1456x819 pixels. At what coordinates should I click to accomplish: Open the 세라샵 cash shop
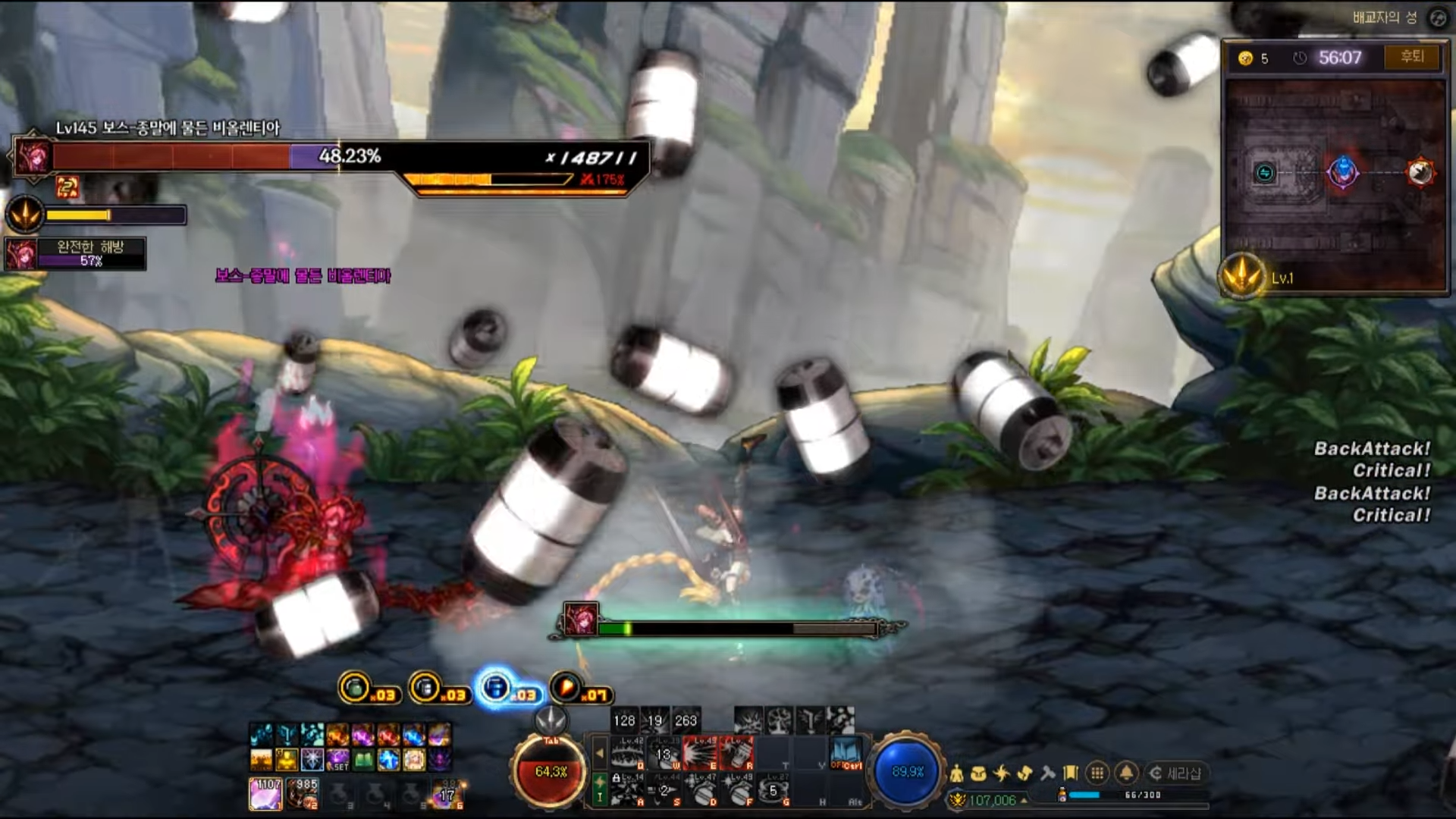click(x=1175, y=773)
